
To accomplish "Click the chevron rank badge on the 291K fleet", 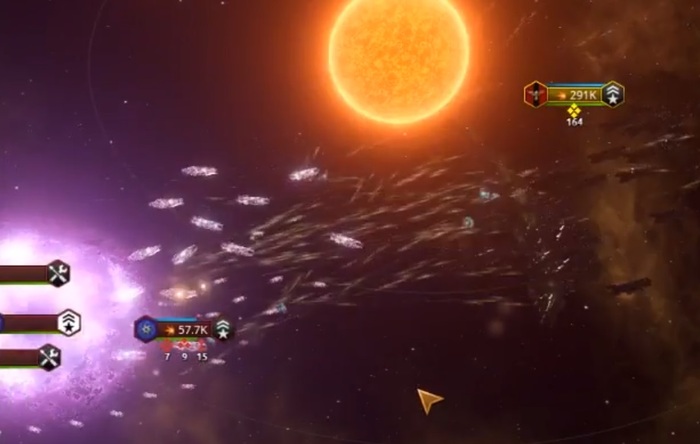I will click(613, 94).
